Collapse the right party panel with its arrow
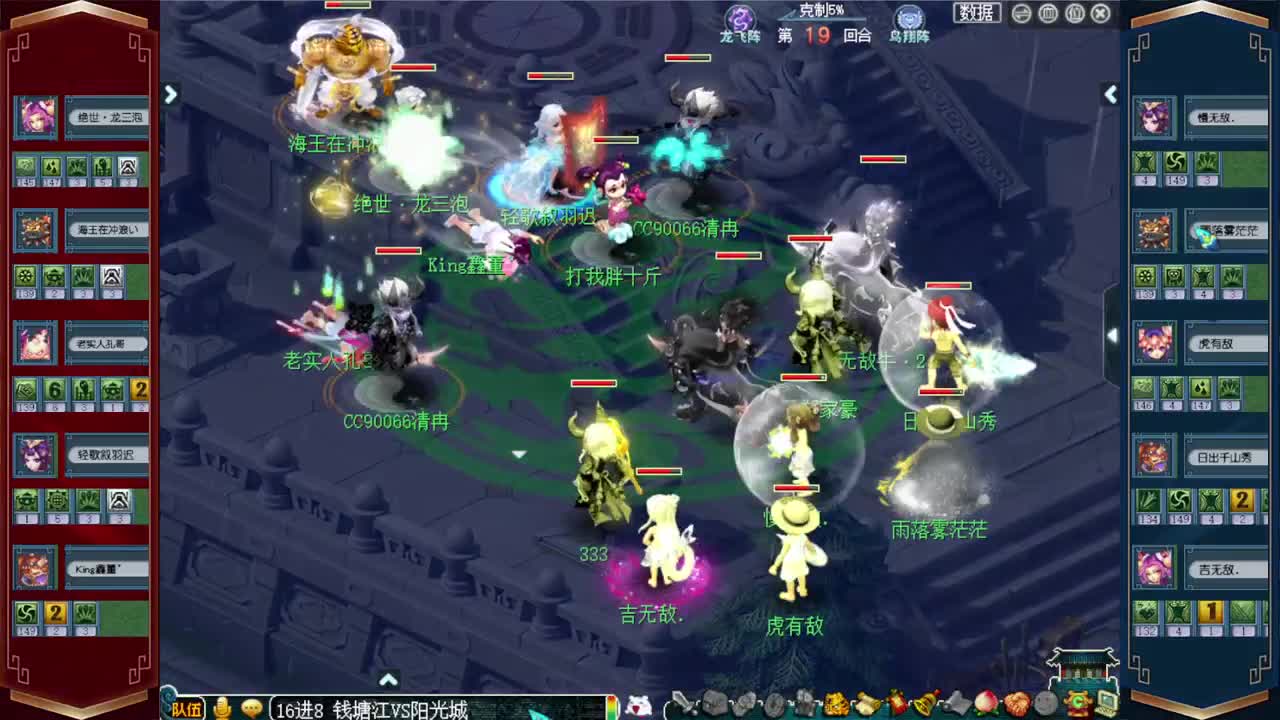 1111,93
